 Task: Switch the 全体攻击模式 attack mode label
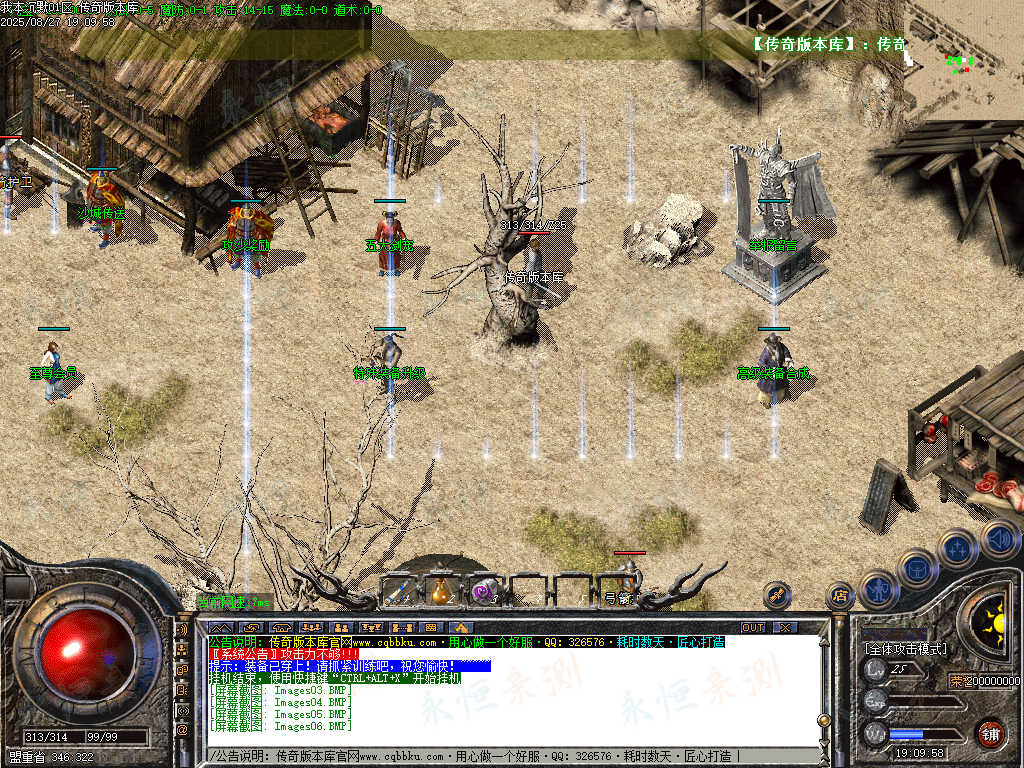pyautogui.click(x=906, y=649)
